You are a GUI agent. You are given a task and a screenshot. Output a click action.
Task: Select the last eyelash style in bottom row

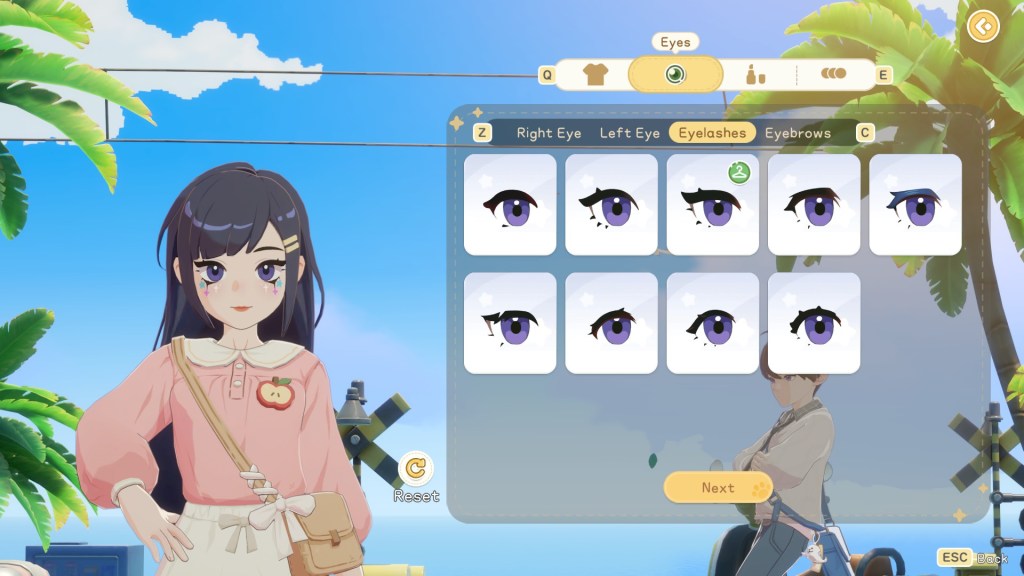point(814,323)
